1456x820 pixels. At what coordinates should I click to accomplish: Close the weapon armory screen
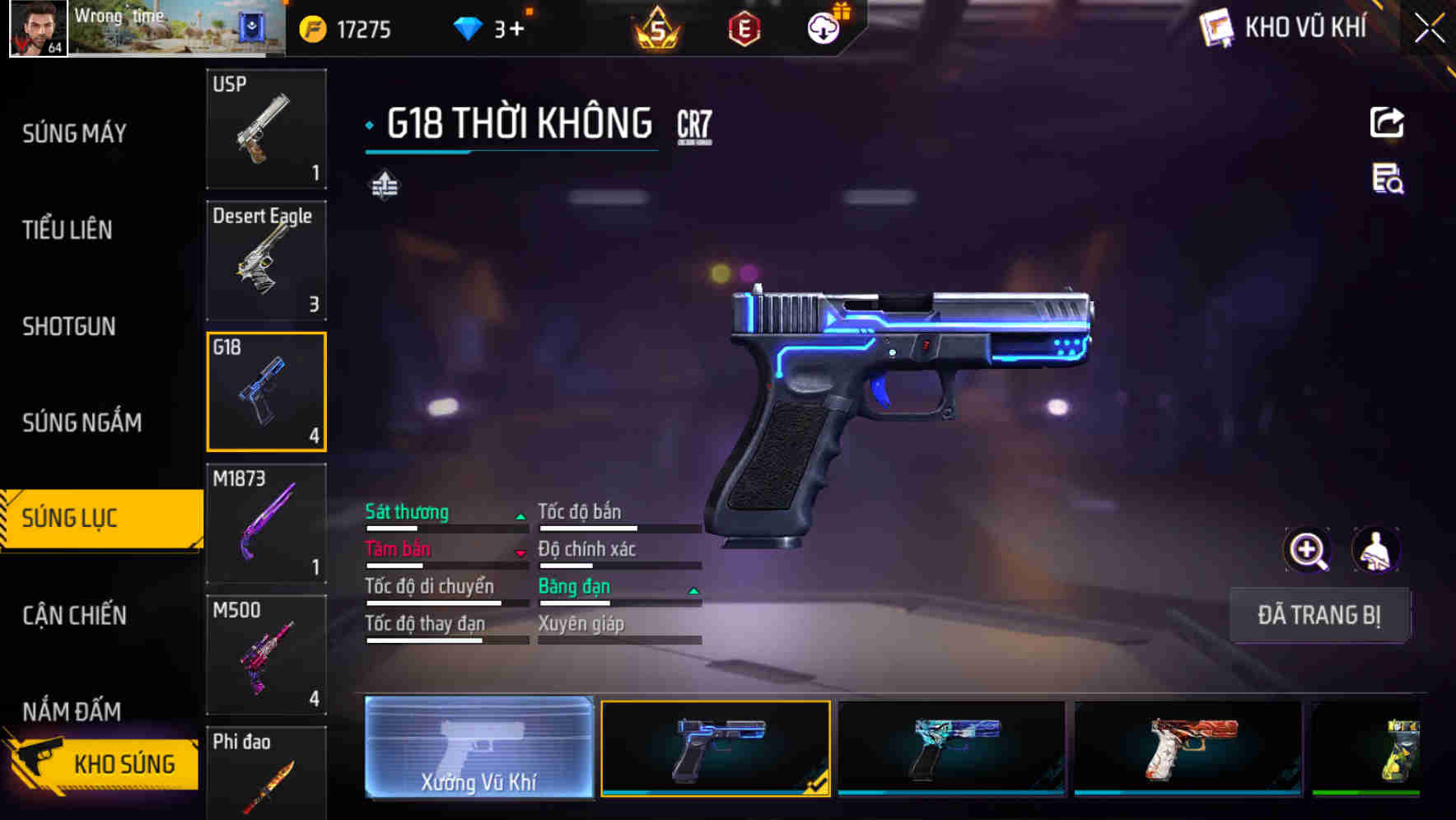[1430, 29]
